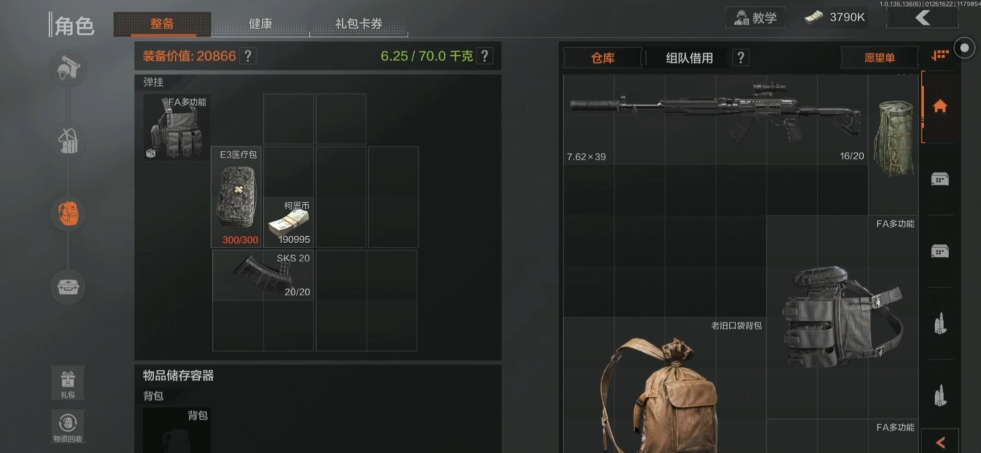Image resolution: width=981 pixels, height=453 pixels.
Task: Select the 柯恩币 cash stack
Action: (x=288, y=222)
